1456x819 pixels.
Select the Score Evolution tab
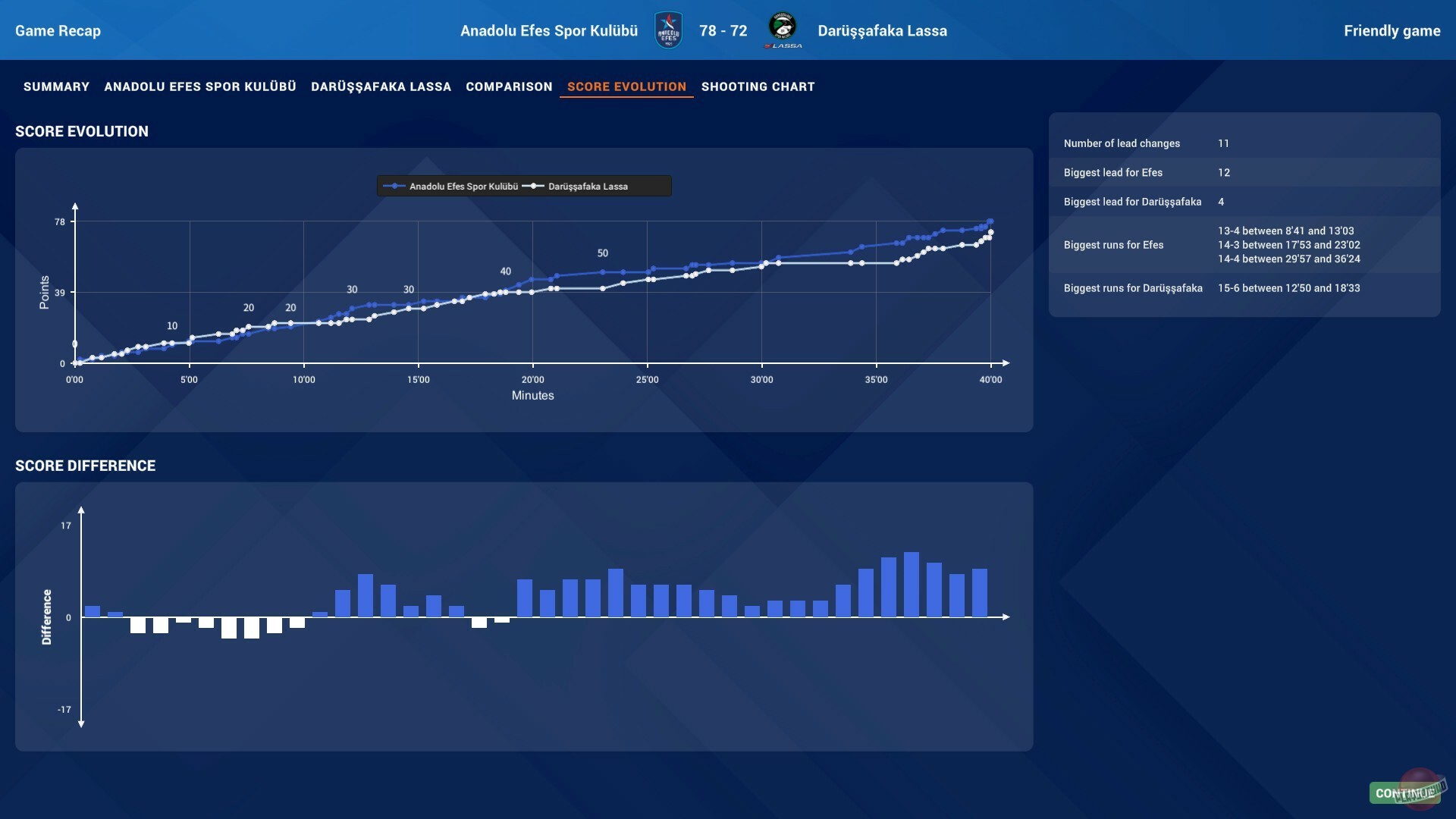626,86
